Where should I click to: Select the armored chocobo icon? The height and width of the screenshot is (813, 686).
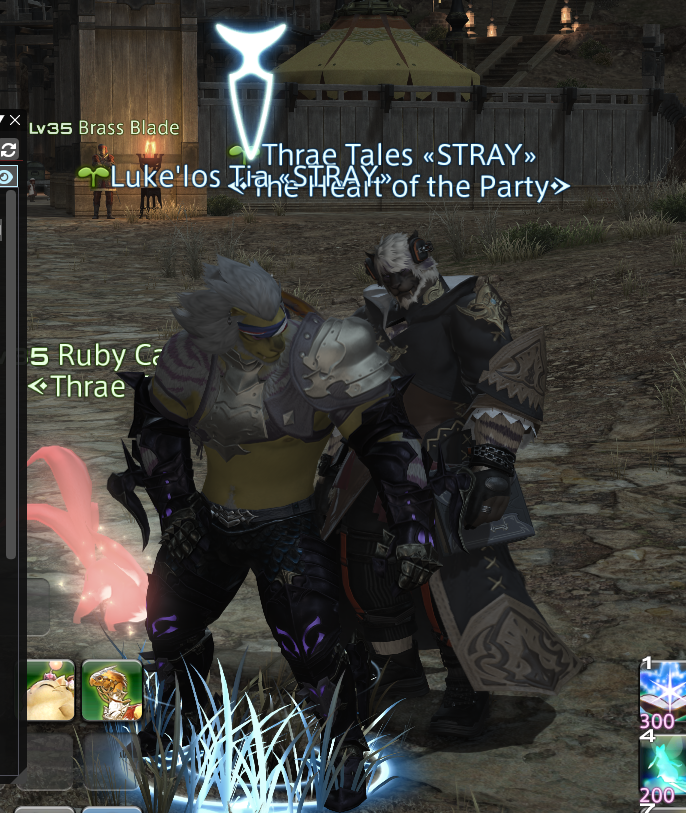[111, 690]
